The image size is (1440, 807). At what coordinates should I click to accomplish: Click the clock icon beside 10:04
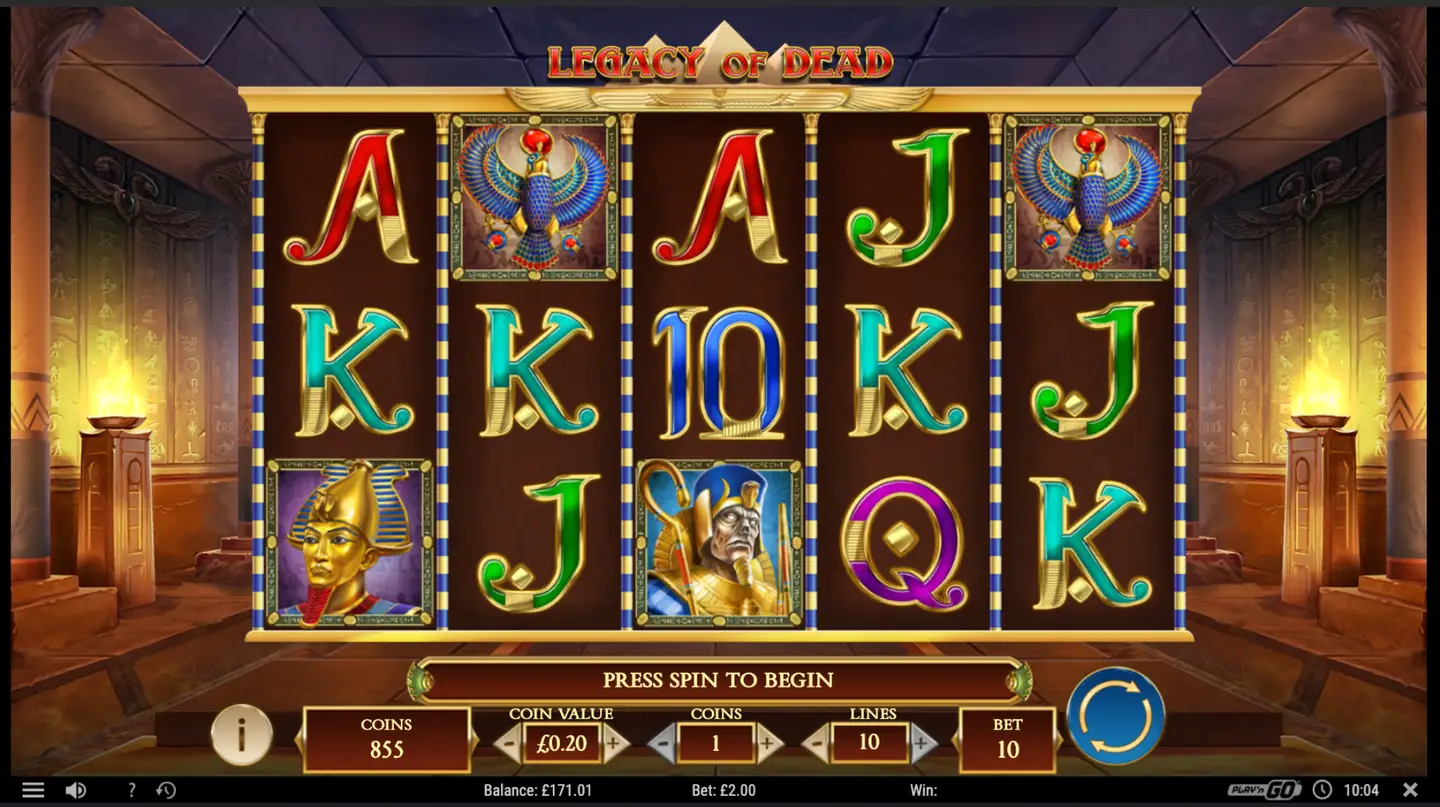(1324, 789)
